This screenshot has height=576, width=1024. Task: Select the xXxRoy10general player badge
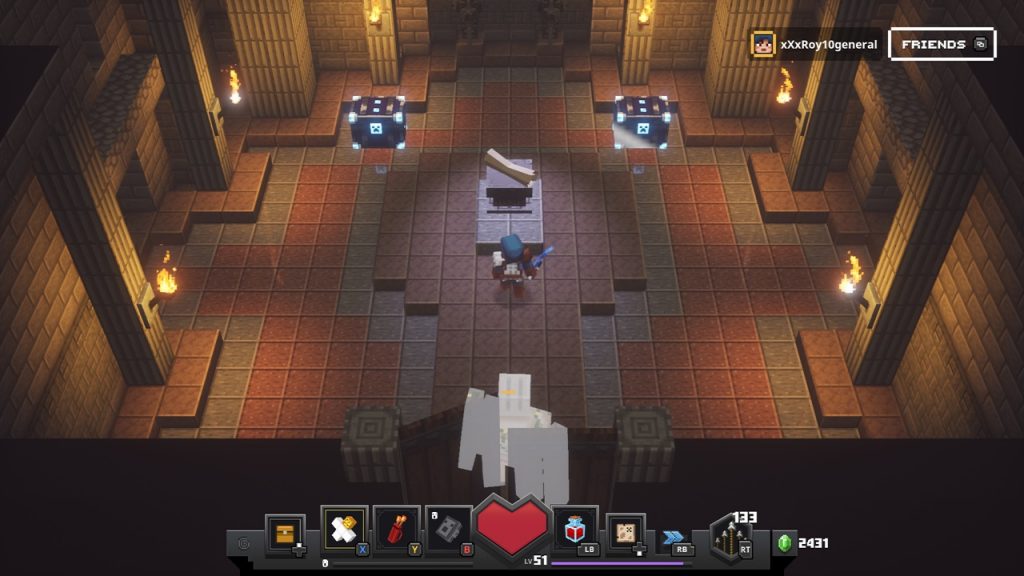[815, 44]
